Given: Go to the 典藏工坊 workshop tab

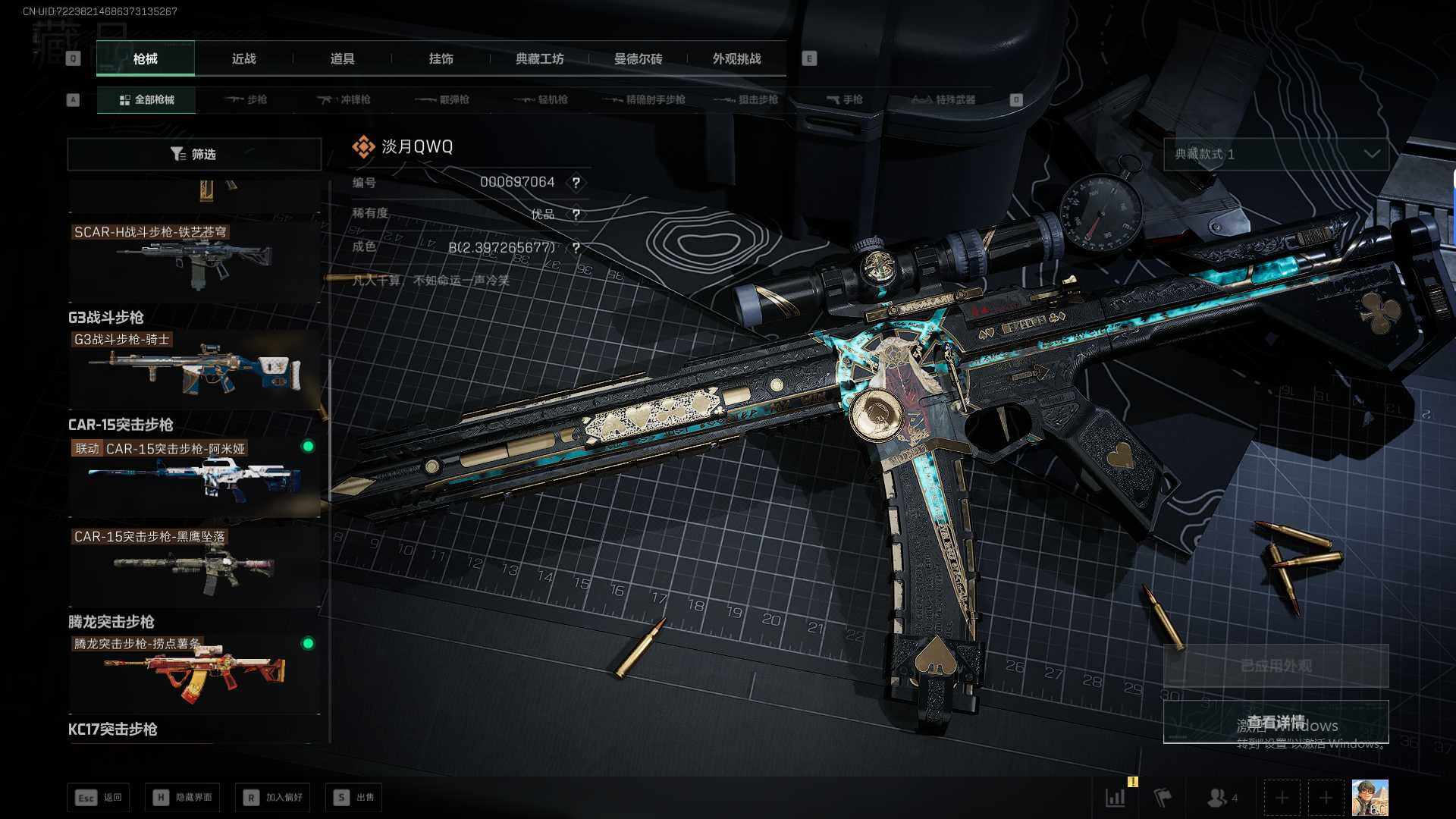Looking at the screenshot, I should point(539,58).
